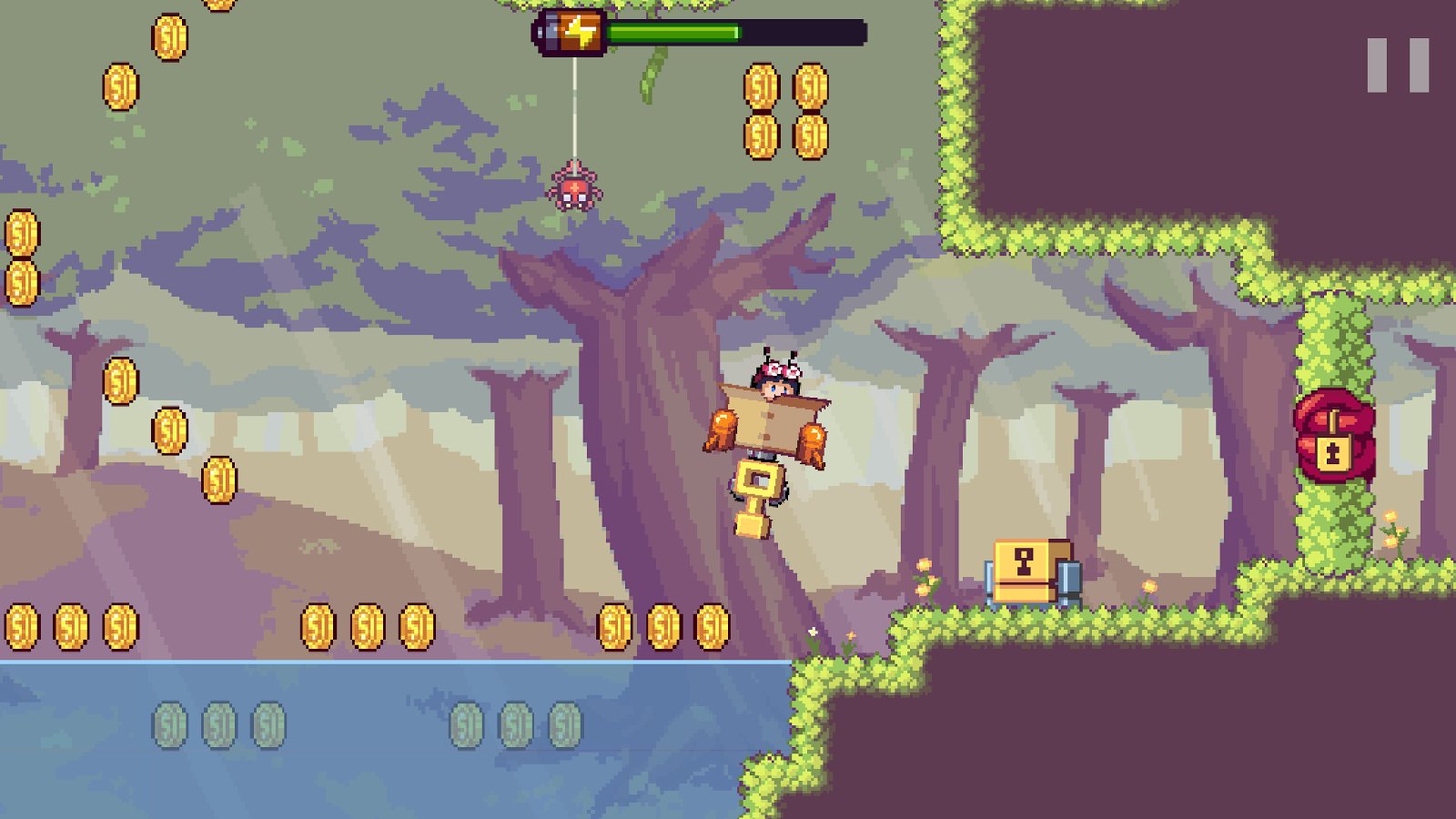Pause the game with the pause button

point(1398,65)
